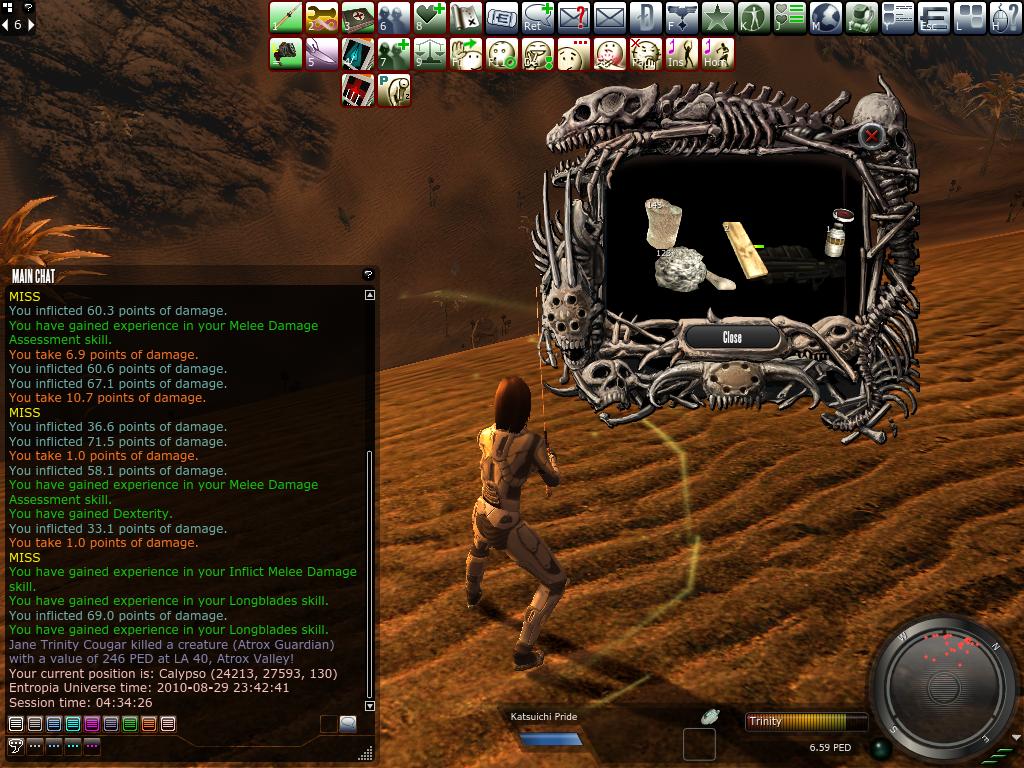Trigger the waving hand emote icon
The width and height of the screenshot is (1024, 768).
tap(466, 54)
